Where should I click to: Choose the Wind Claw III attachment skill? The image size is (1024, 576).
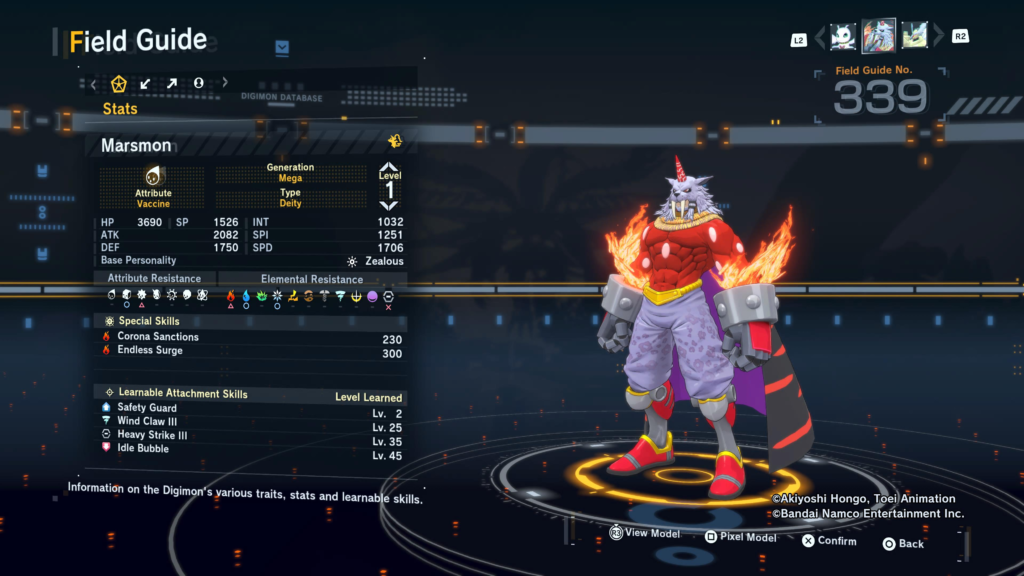149,421
